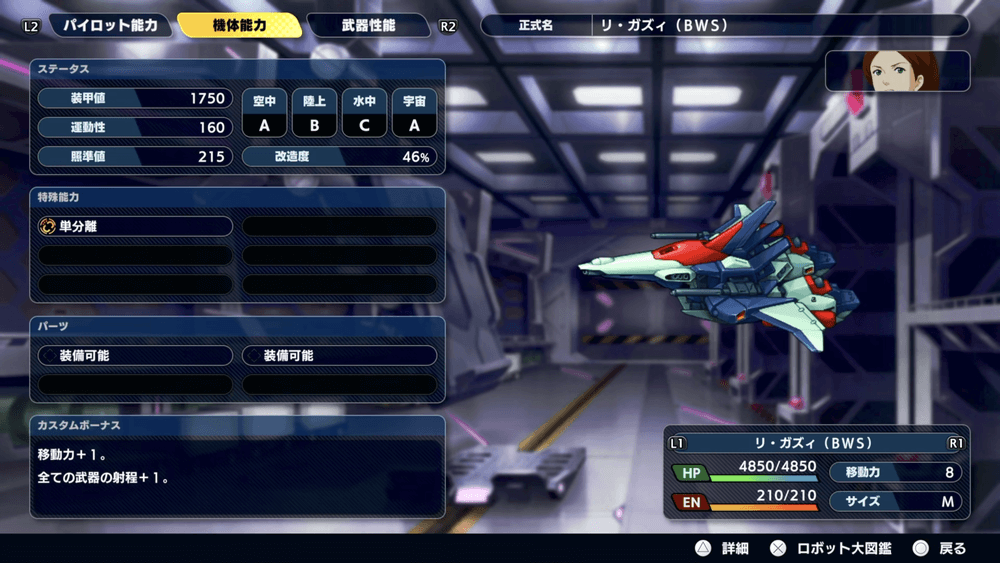The image size is (1000, 563).
Task: Show 詳細 details
Action: click(x=722, y=548)
